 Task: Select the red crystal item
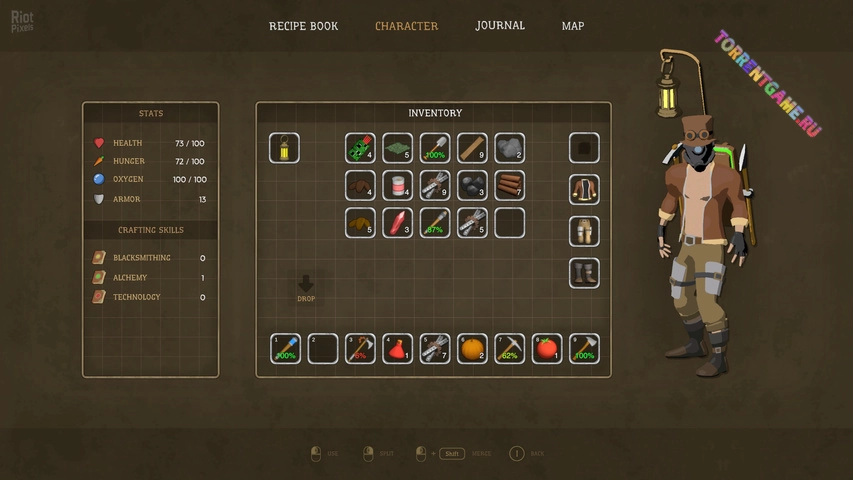click(398, 222)
